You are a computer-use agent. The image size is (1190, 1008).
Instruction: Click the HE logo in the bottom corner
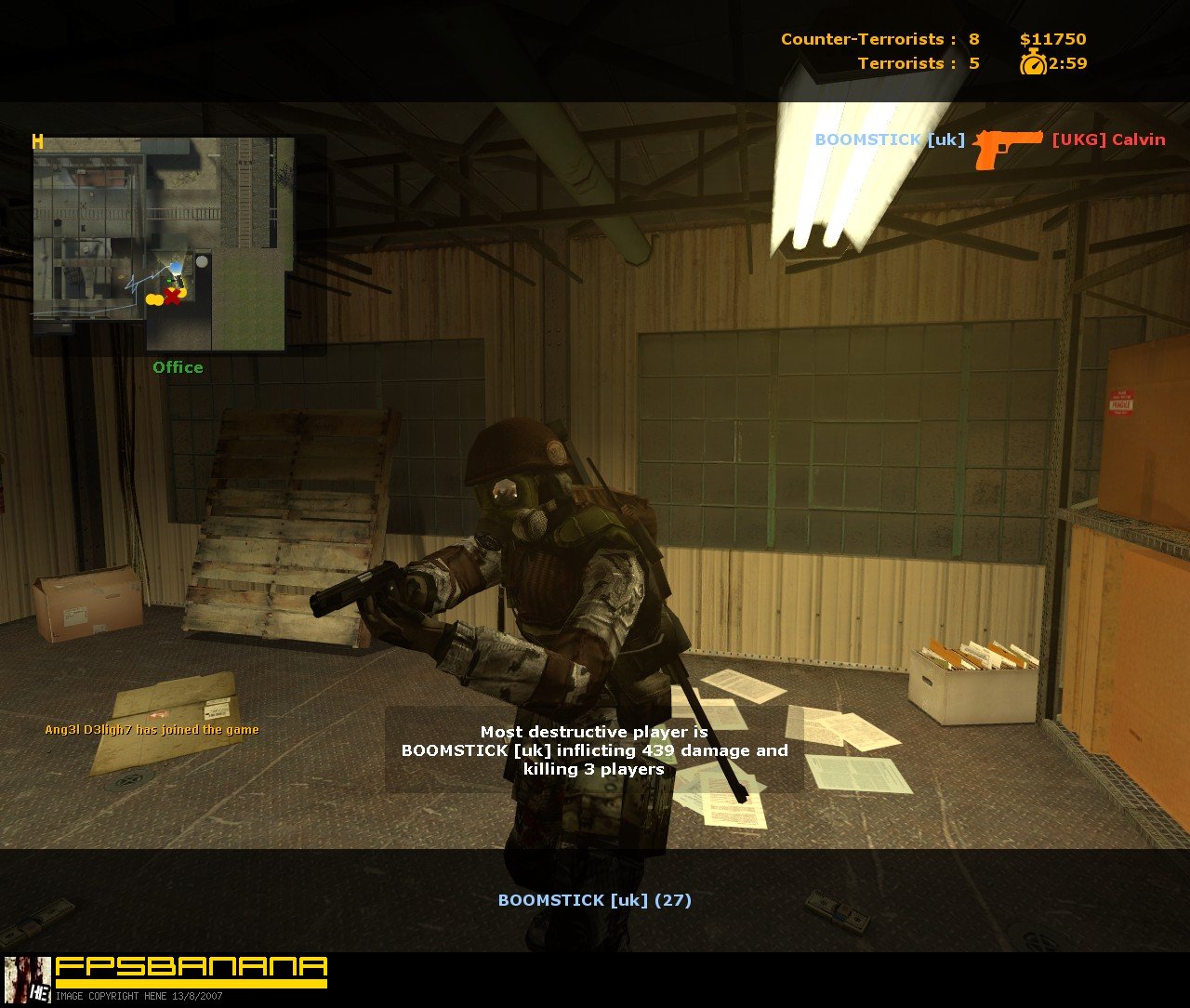[x=38, y=993]
